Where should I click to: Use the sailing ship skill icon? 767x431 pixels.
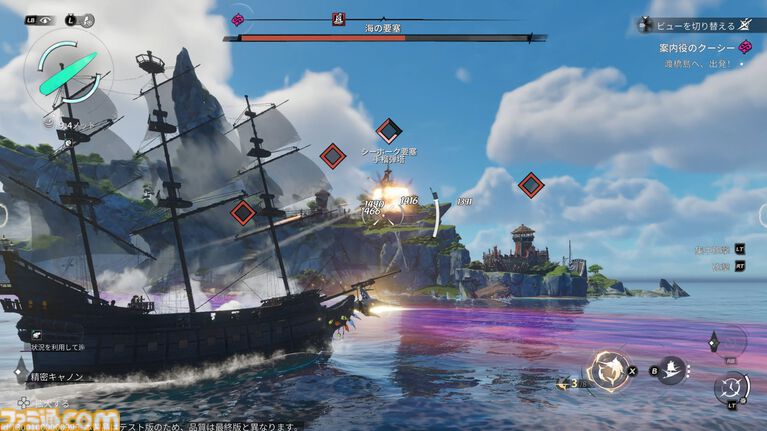coord(670,370)
